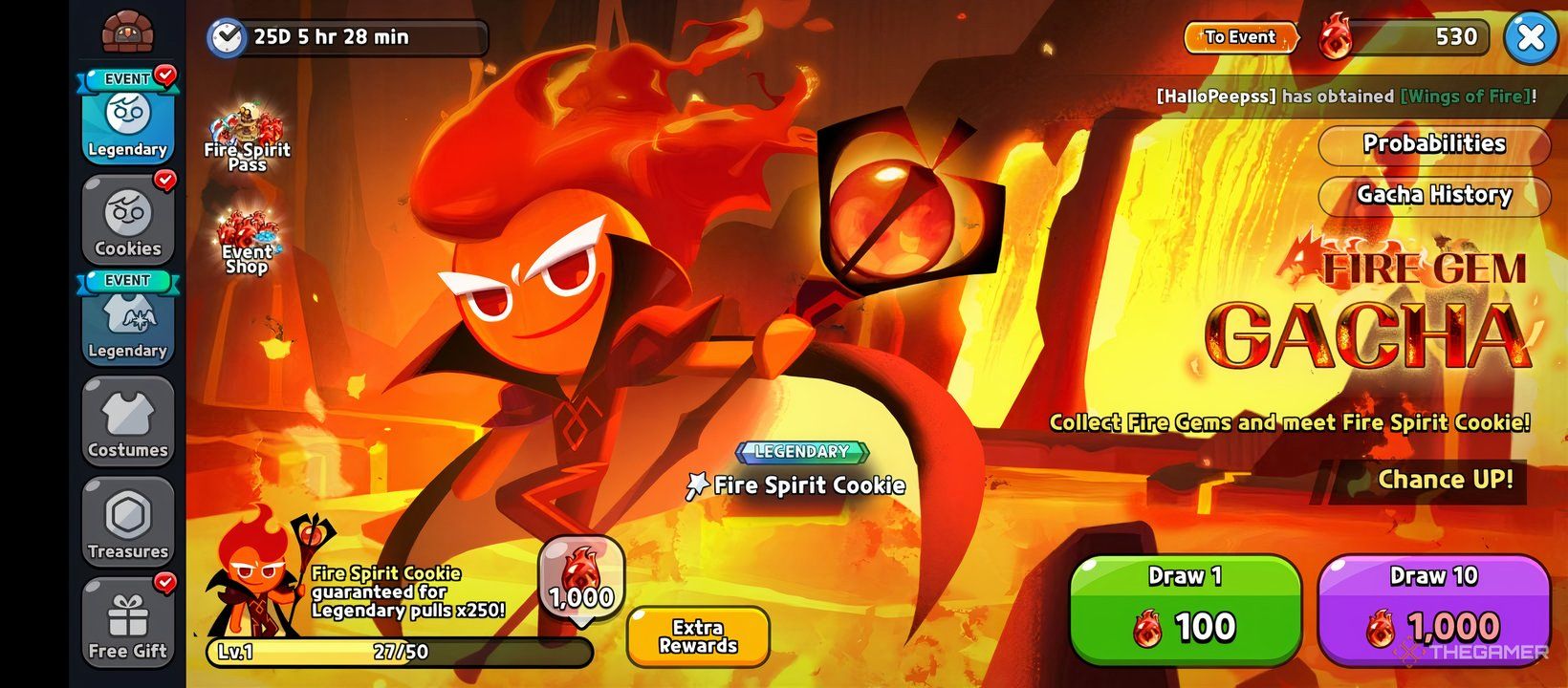Tap the oven icon above the tabs
The height and width of the screenshot is (688, 1568).
point(127,32)
